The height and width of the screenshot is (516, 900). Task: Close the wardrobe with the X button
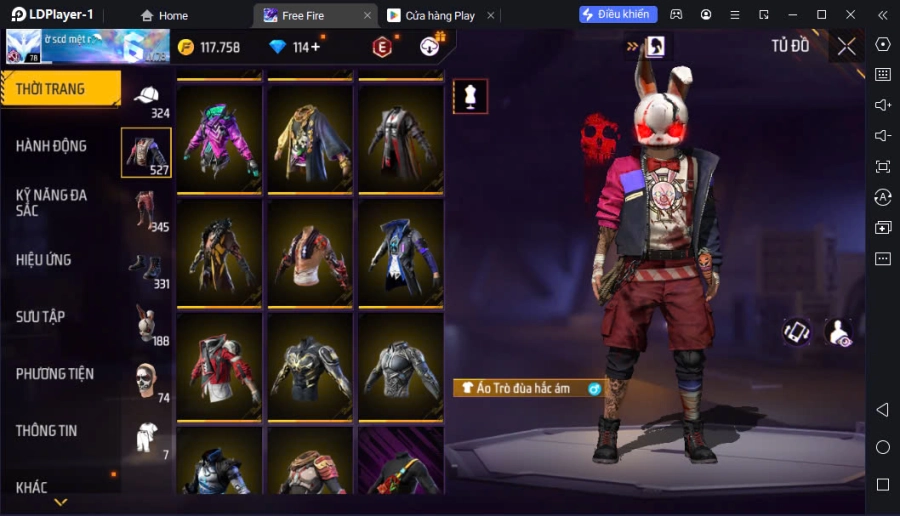click(x=846, y=46)
